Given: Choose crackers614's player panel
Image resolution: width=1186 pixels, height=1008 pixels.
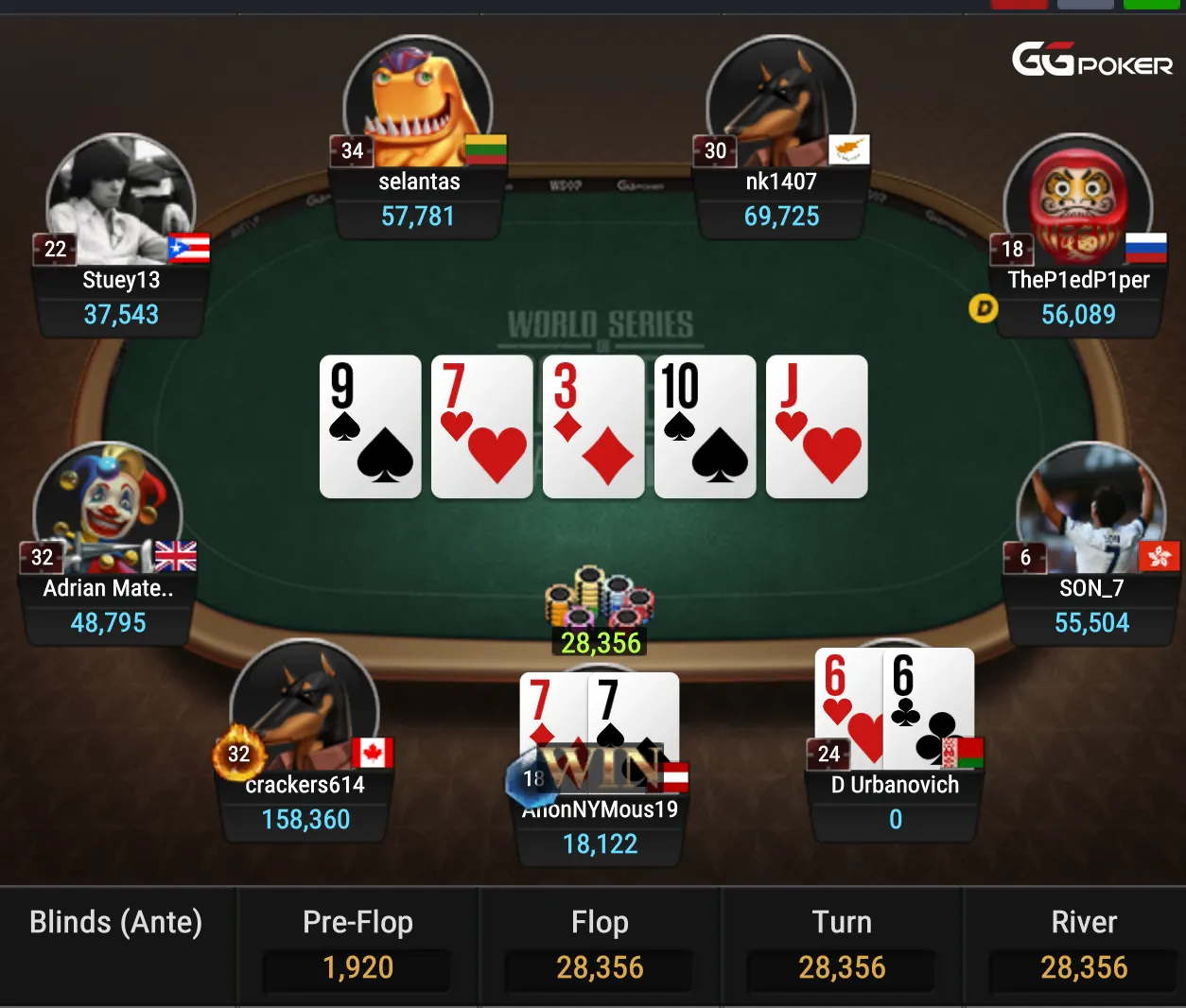Looking at the screenshot, I should click(305, 802).
